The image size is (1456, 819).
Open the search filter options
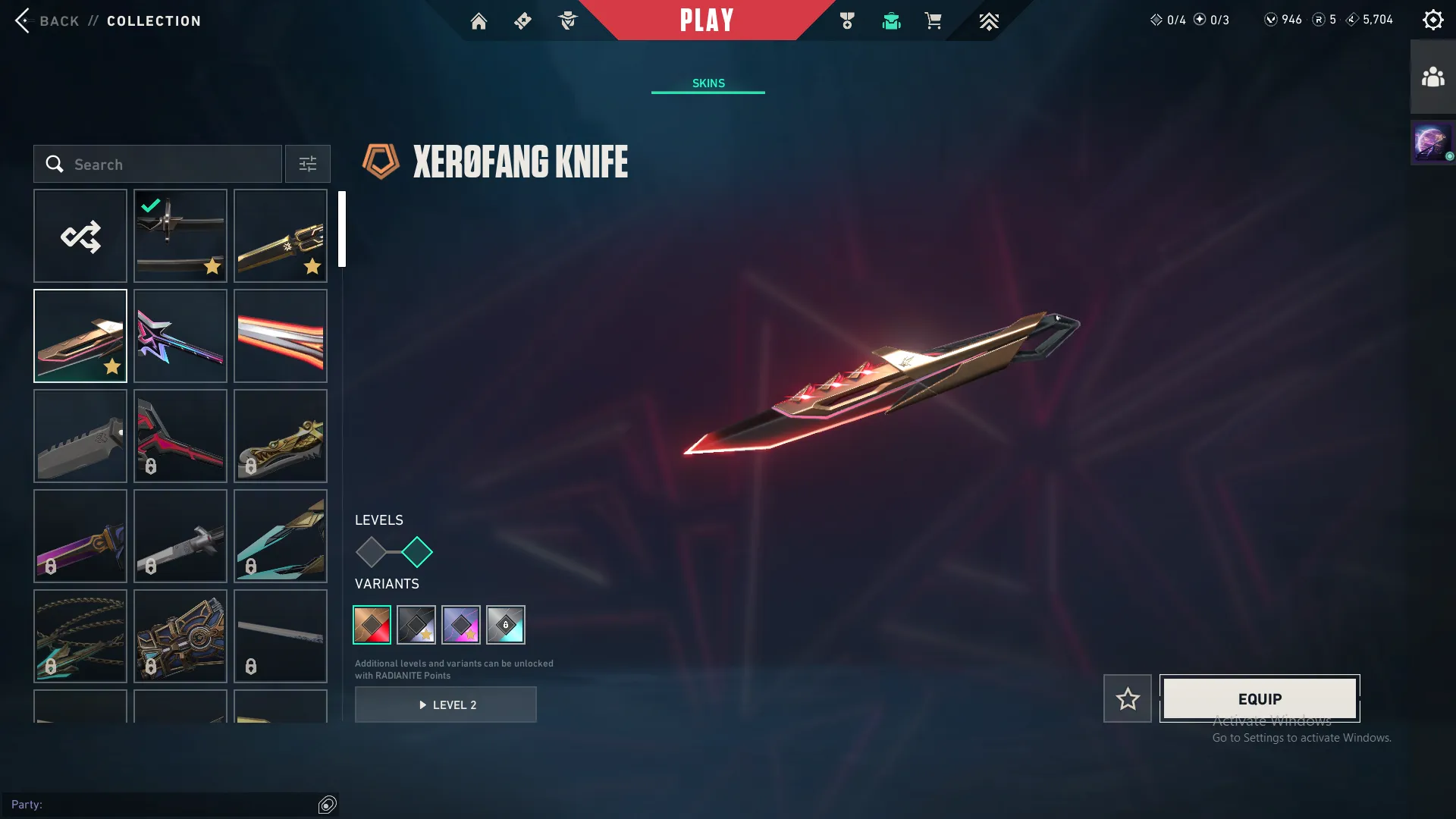pos(307,164)
